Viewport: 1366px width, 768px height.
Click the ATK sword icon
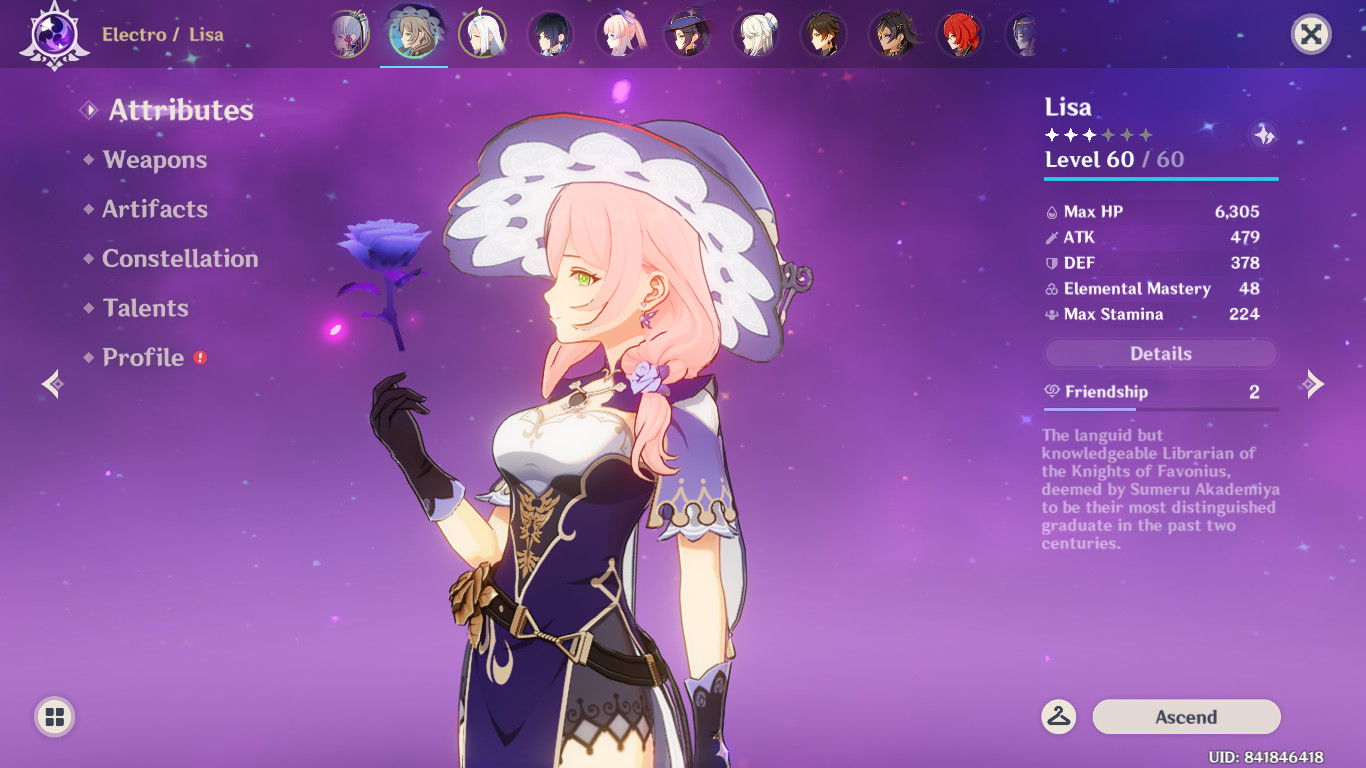tap(1050, 238)
